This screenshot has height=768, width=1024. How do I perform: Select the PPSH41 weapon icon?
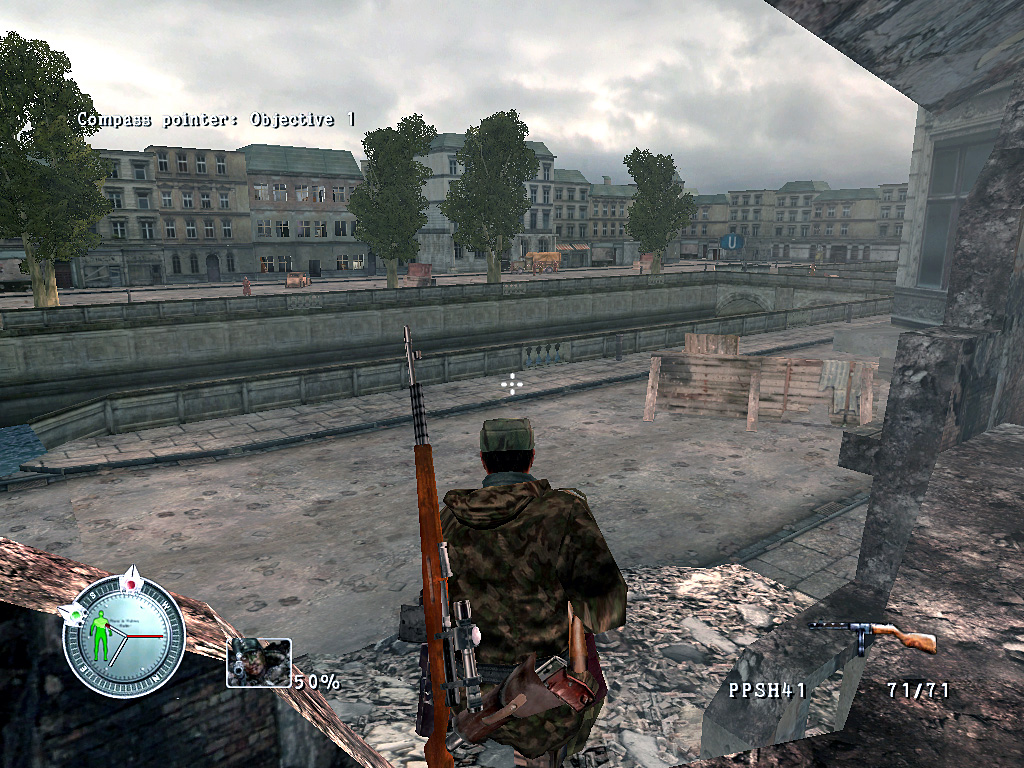tap(873, 636)
